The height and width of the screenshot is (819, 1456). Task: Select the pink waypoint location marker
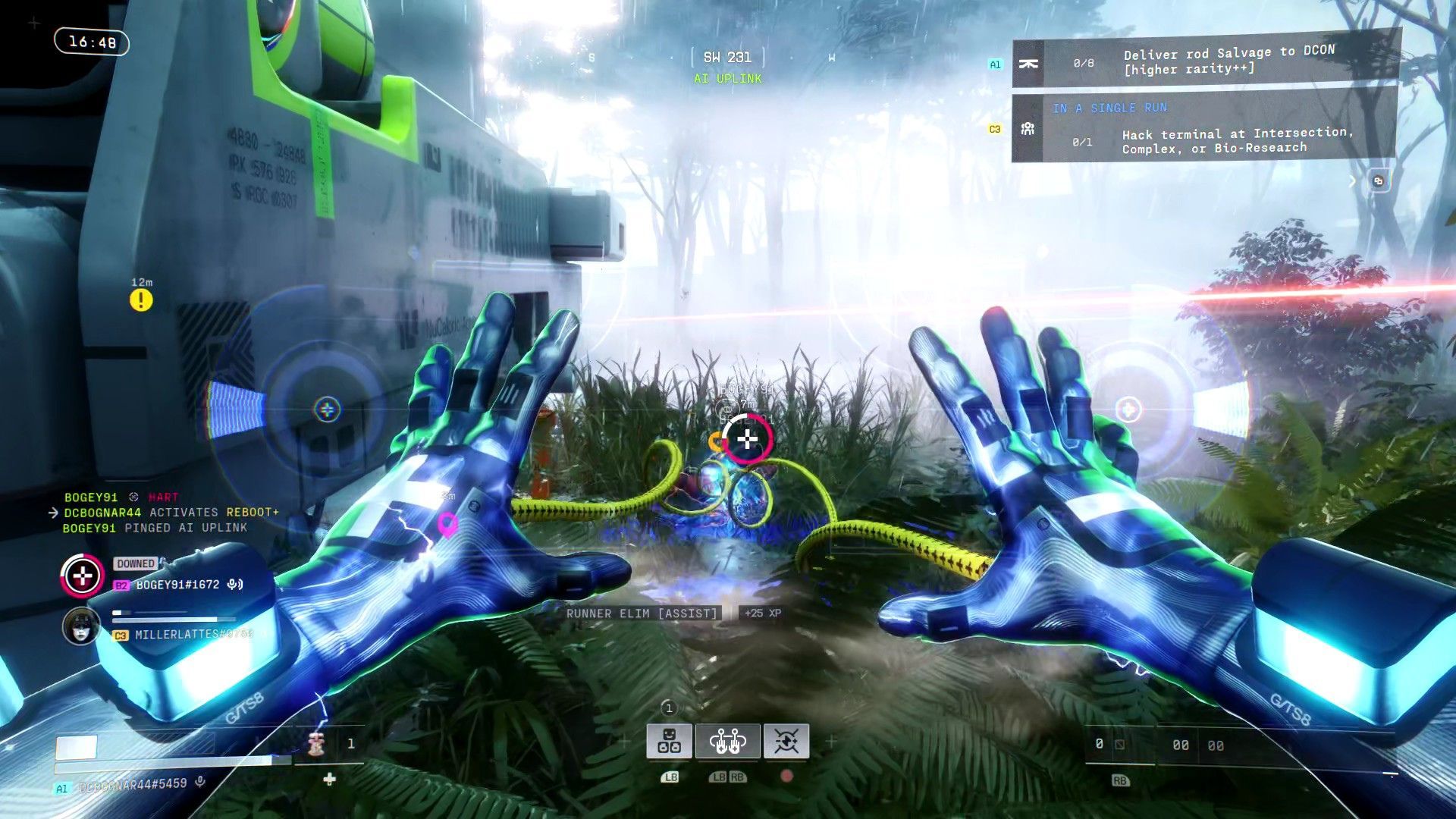click(448, 523)
